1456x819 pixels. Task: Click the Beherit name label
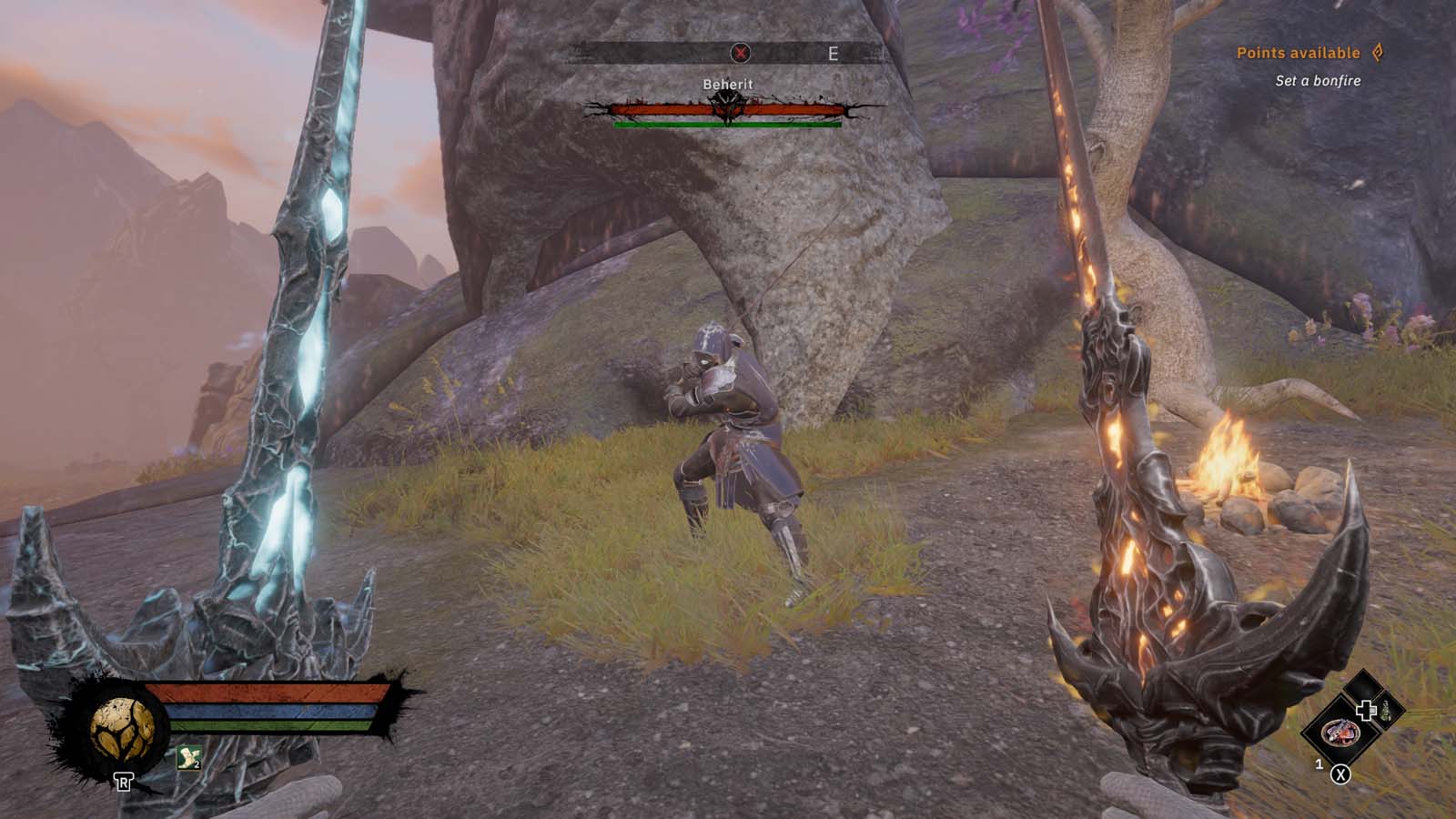728,83
